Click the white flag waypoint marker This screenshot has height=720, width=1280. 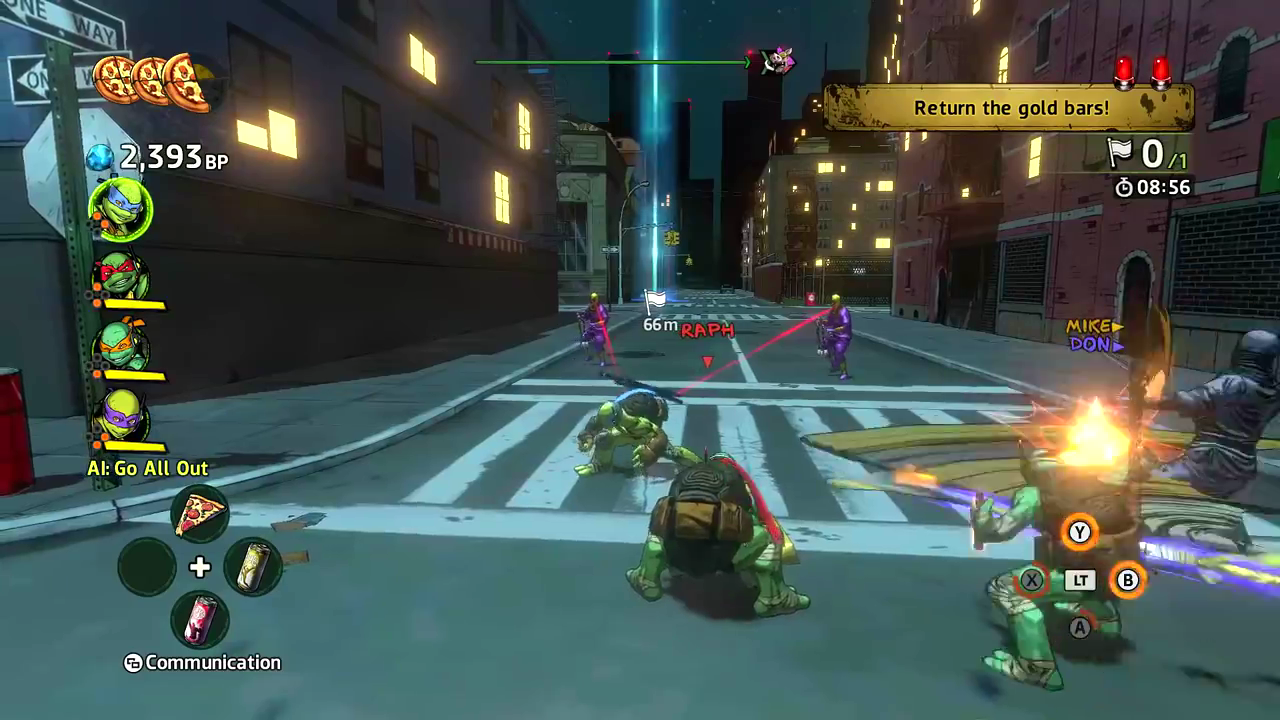click(655, 300)
